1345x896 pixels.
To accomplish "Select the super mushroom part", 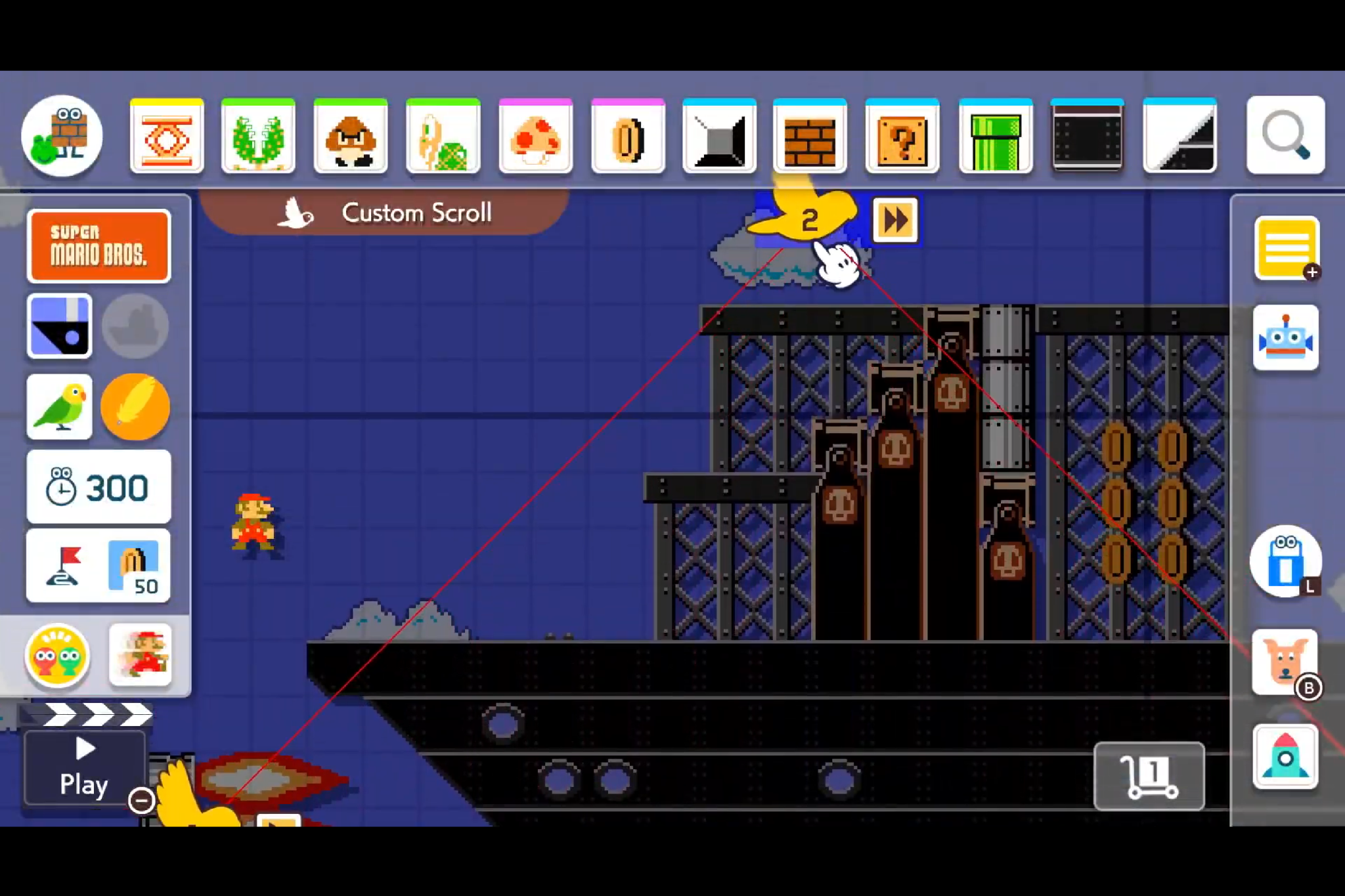I will [x=535, y=136].
